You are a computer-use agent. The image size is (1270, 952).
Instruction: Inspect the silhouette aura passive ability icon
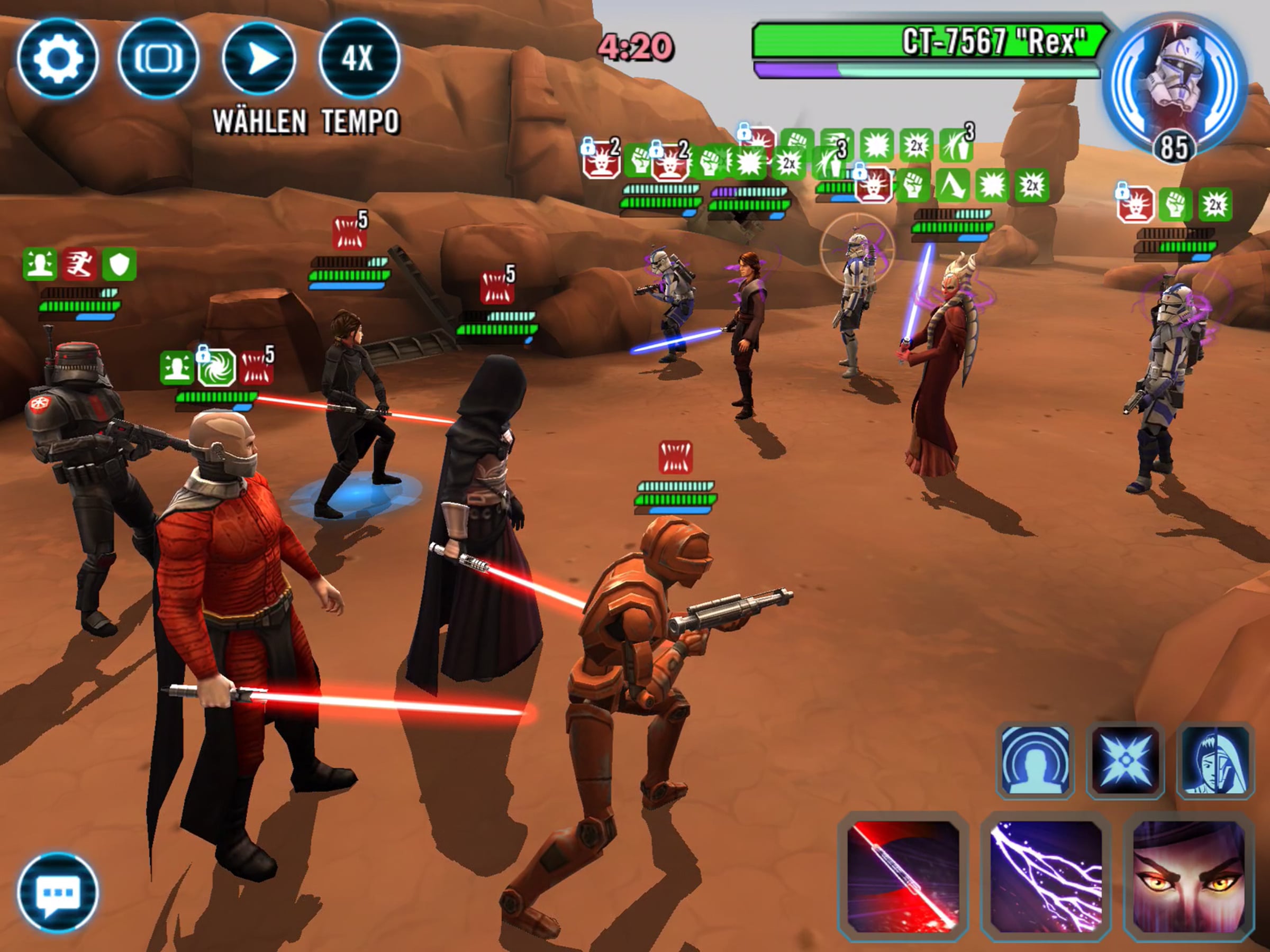point(1036,761)
